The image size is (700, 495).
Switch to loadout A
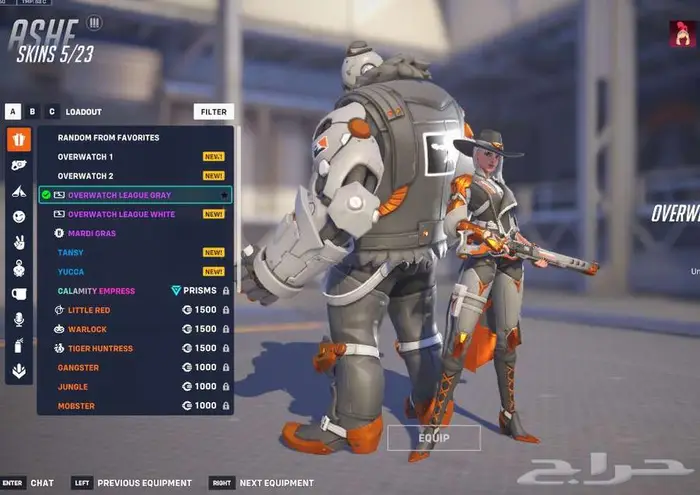[x=13, y=112]
